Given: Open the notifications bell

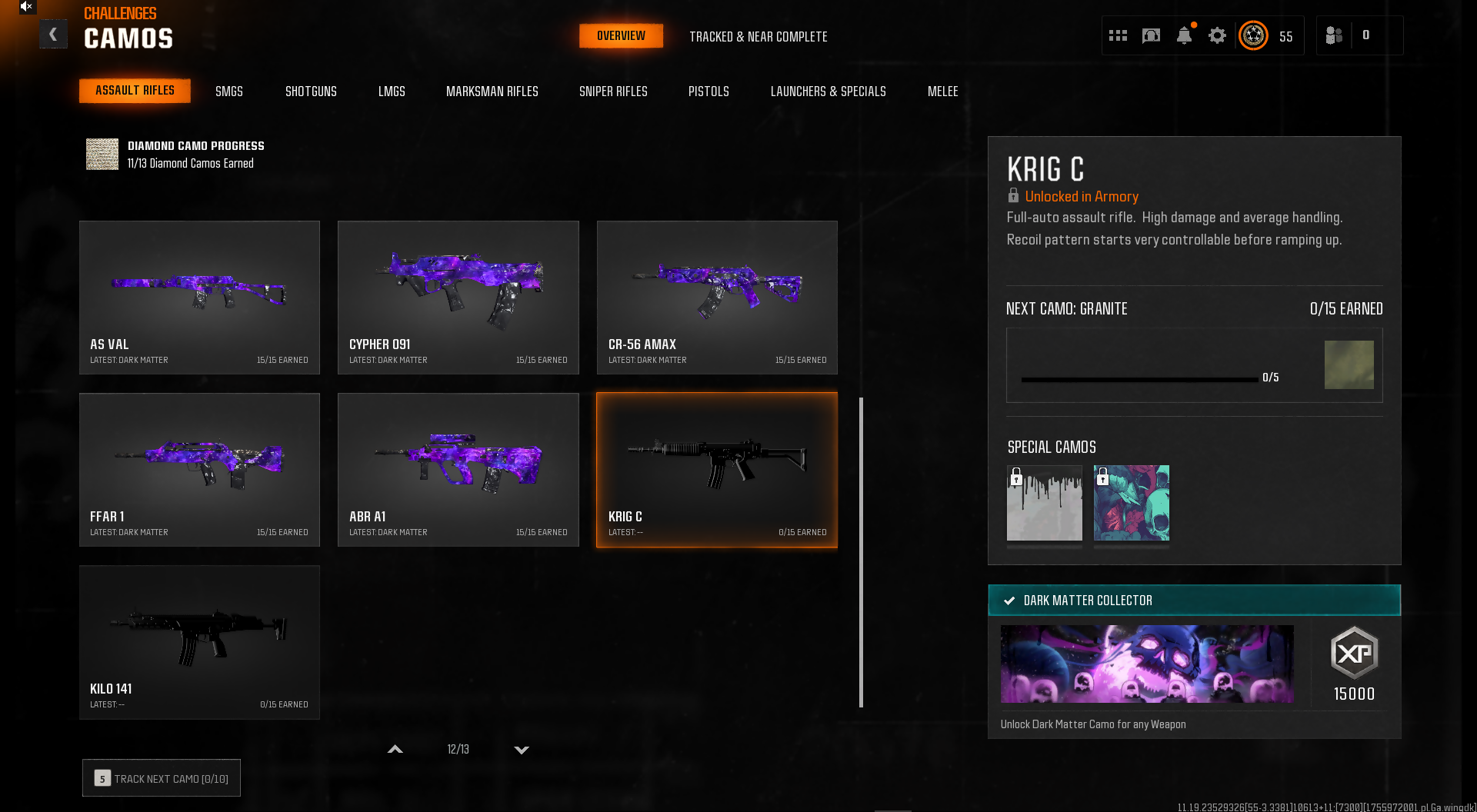Looking at the screenshot, I should coord(1184,36).
